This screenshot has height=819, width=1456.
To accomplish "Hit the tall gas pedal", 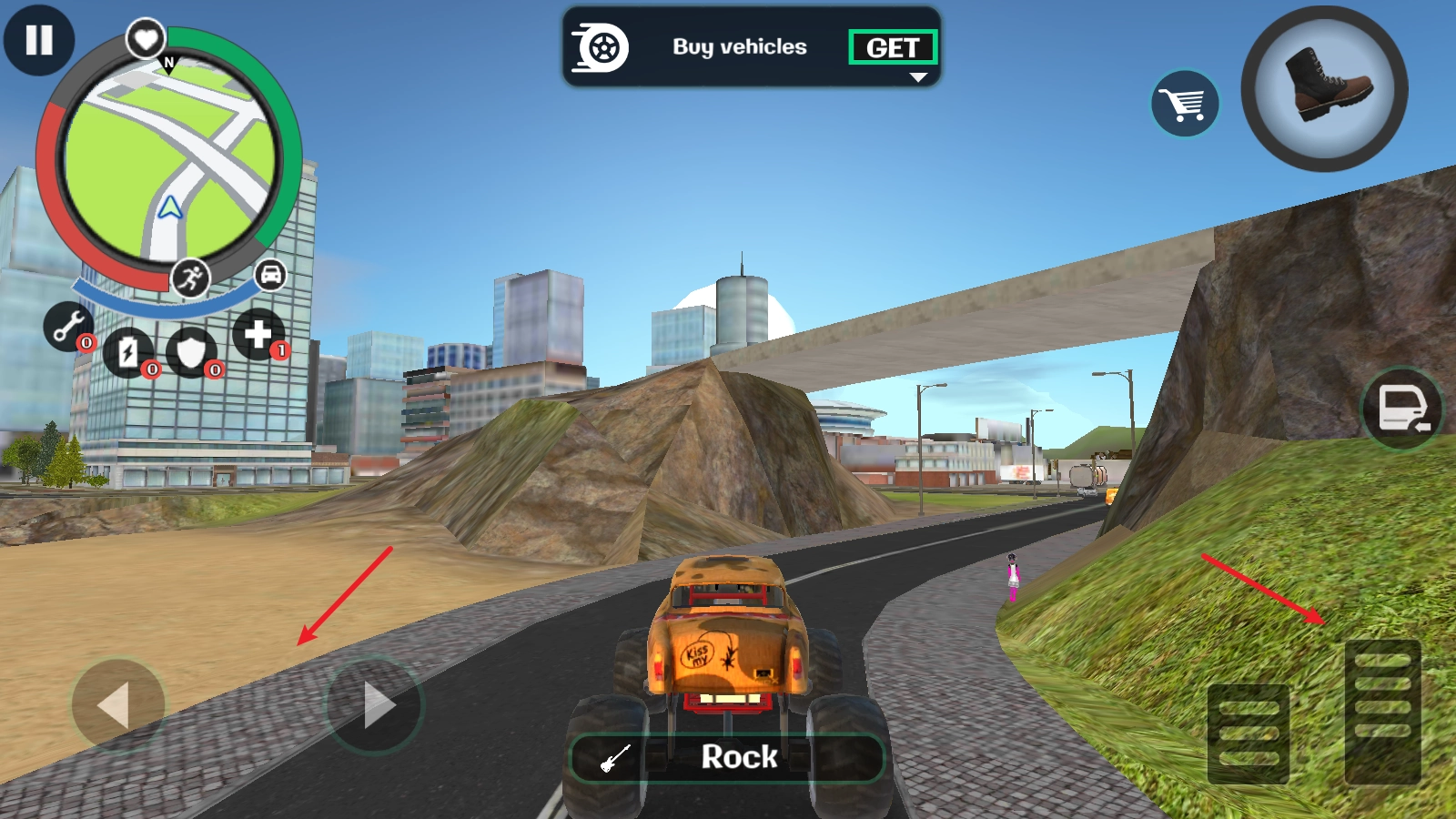I will point(1382,712).
